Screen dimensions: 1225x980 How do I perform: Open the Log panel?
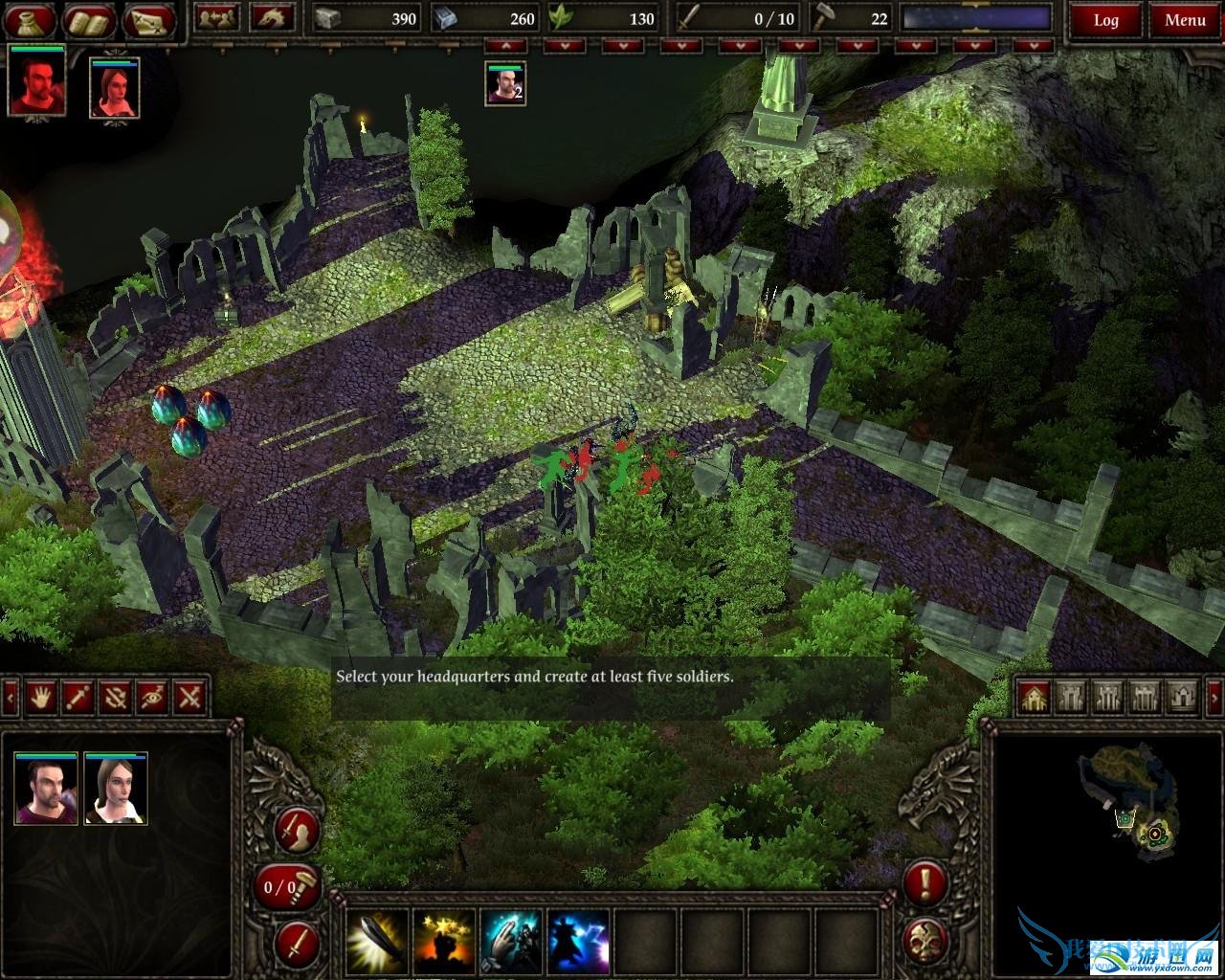coord(1105,20)
